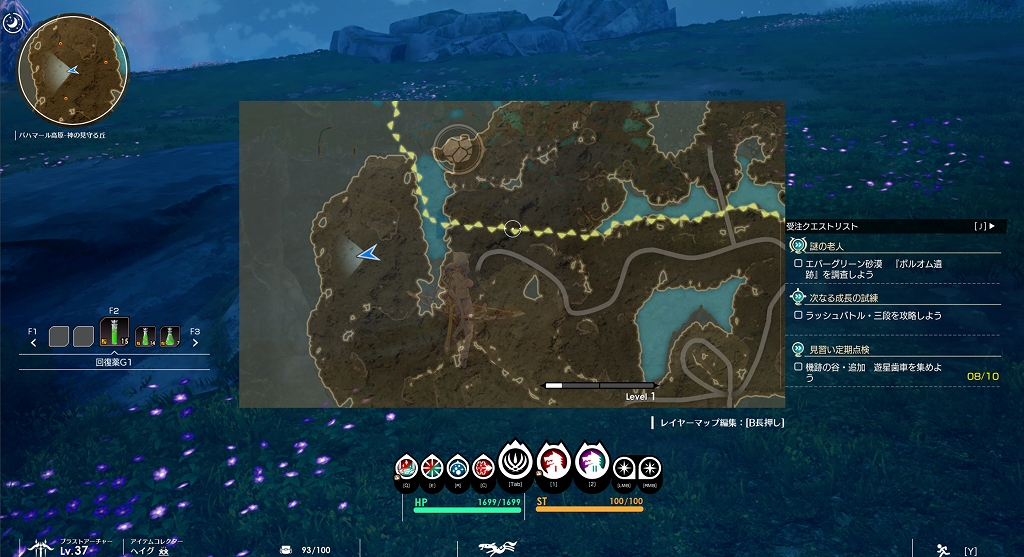Cycle item shortcuts with the left arrow
1024x557 pixels.
click(x=33, y=342)
